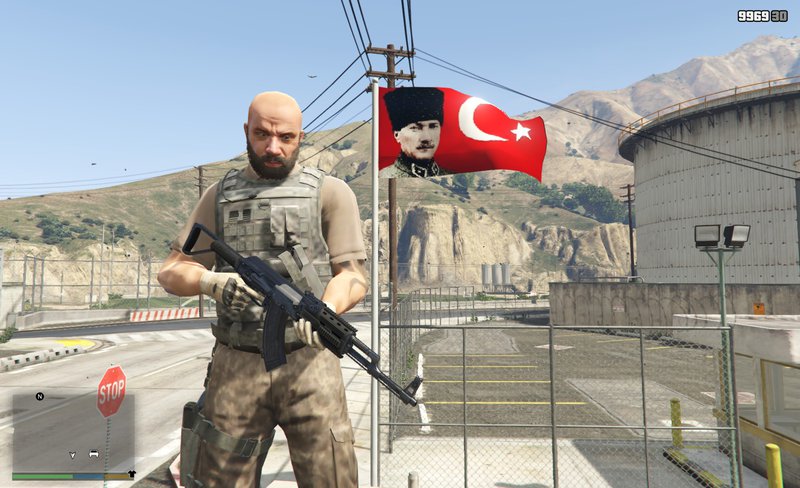Image resolution: width=800 pixels, height=488 pixels.
Task: Click the minimap radar panel
Action: [x=72, y=431]
